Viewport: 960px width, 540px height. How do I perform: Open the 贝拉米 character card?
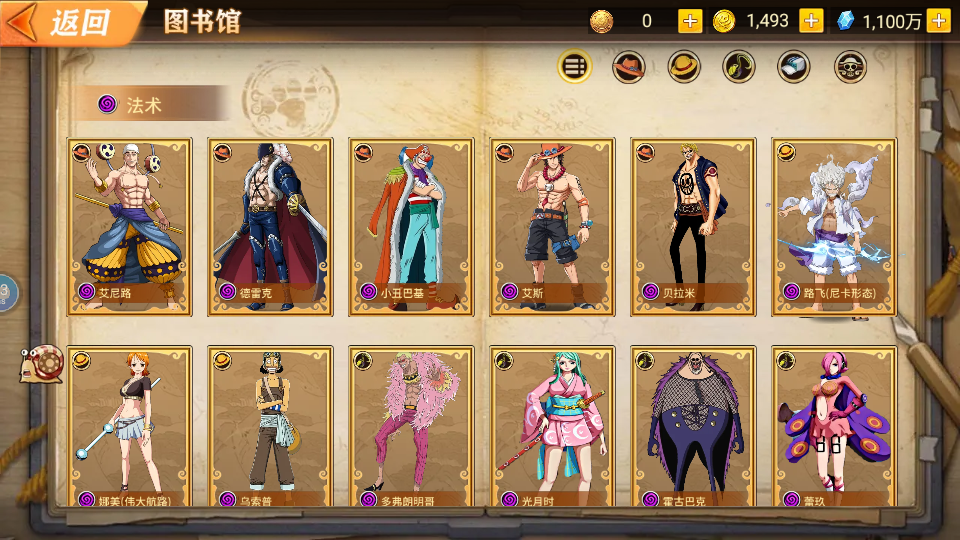click(x=693, y=226)
